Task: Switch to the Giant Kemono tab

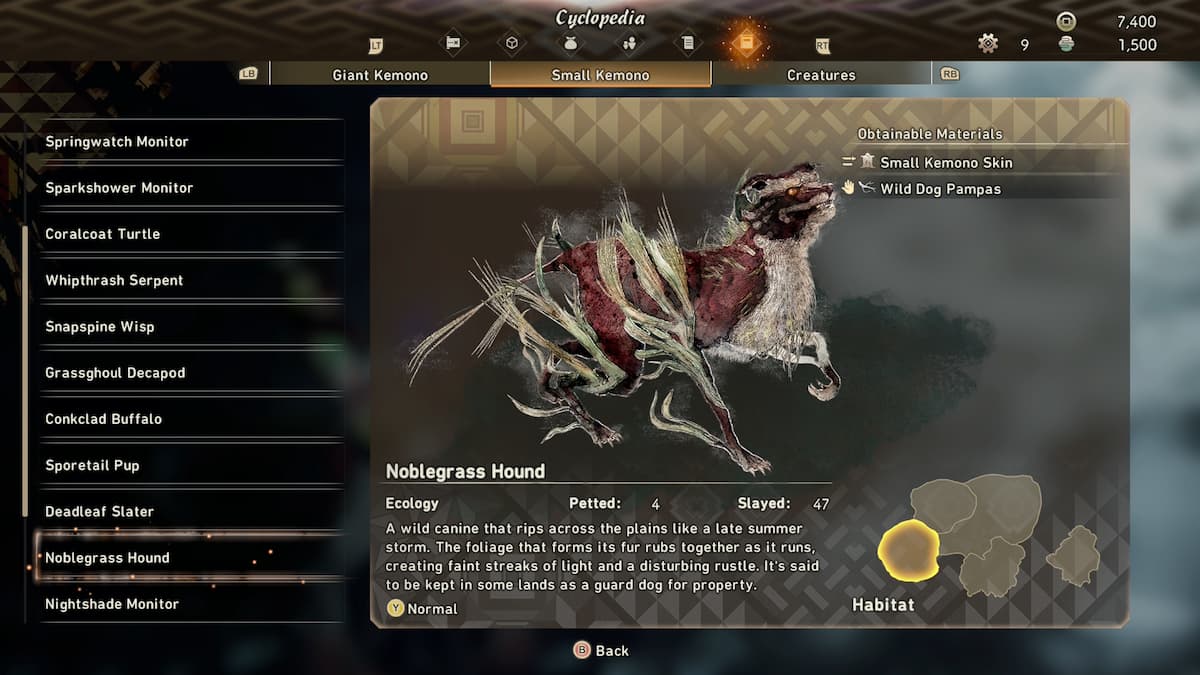Action: [380, 75]
